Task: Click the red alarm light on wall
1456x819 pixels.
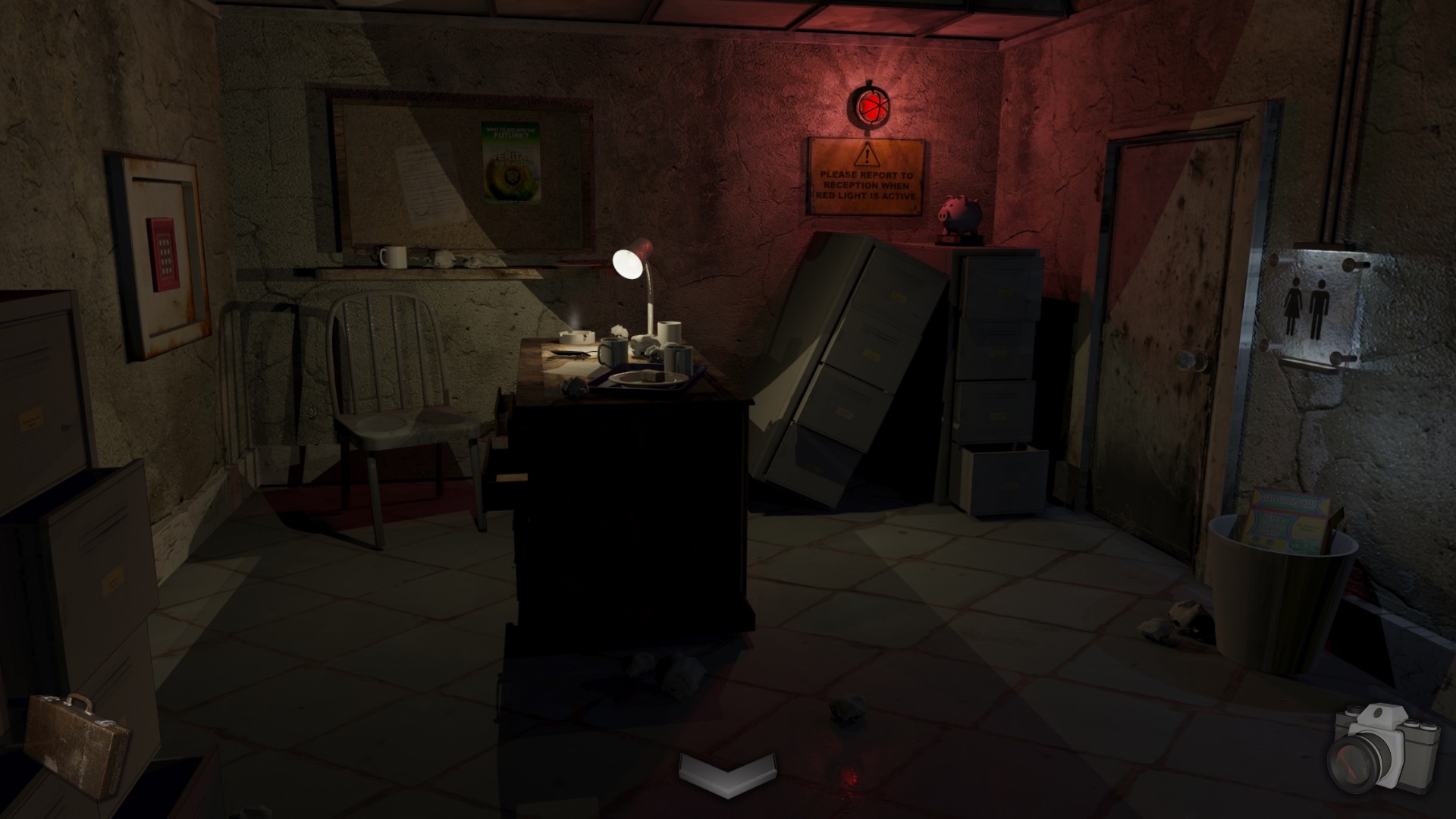Action: pyautogui.click(x=872, y=108)
